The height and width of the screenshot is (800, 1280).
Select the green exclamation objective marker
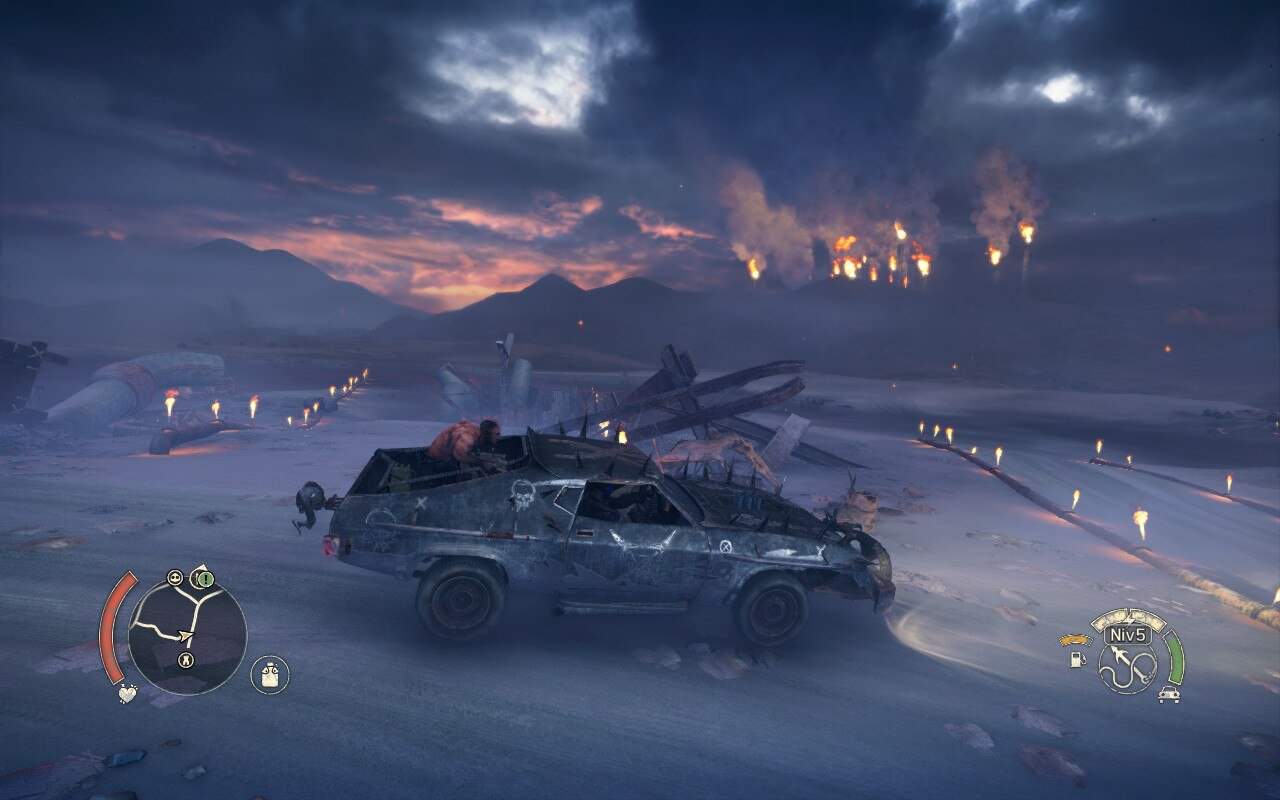click(x=204, y=578)
